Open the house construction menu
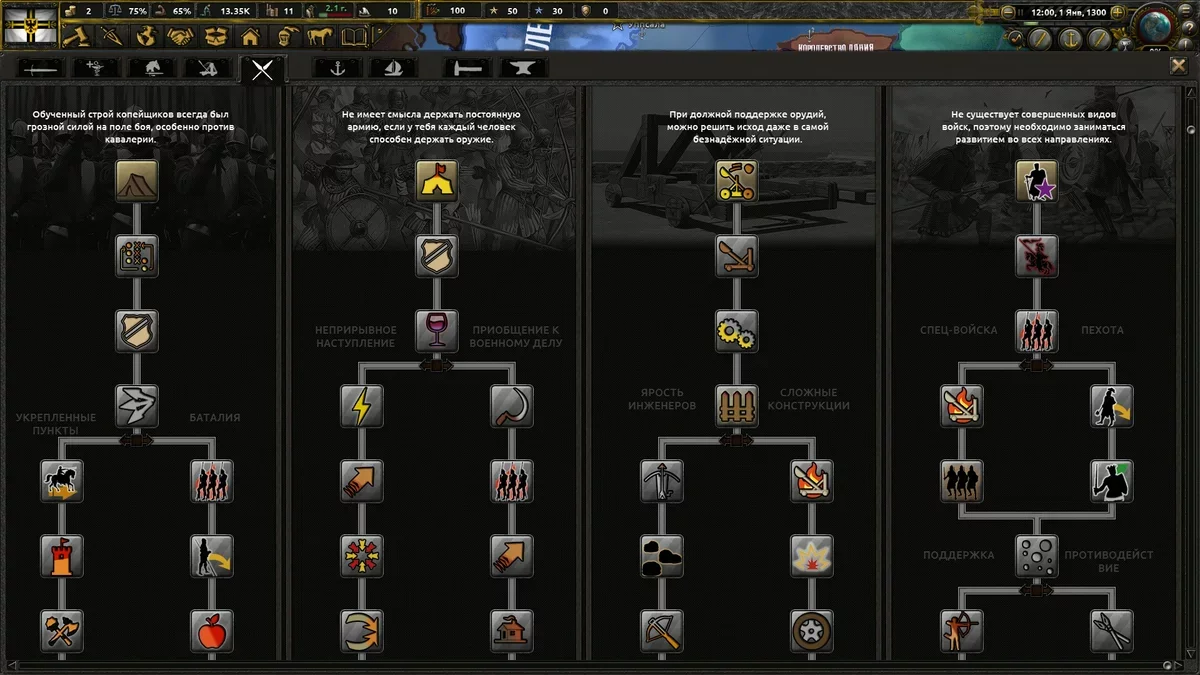This screenshot has width=1200, height=675. 250,38
